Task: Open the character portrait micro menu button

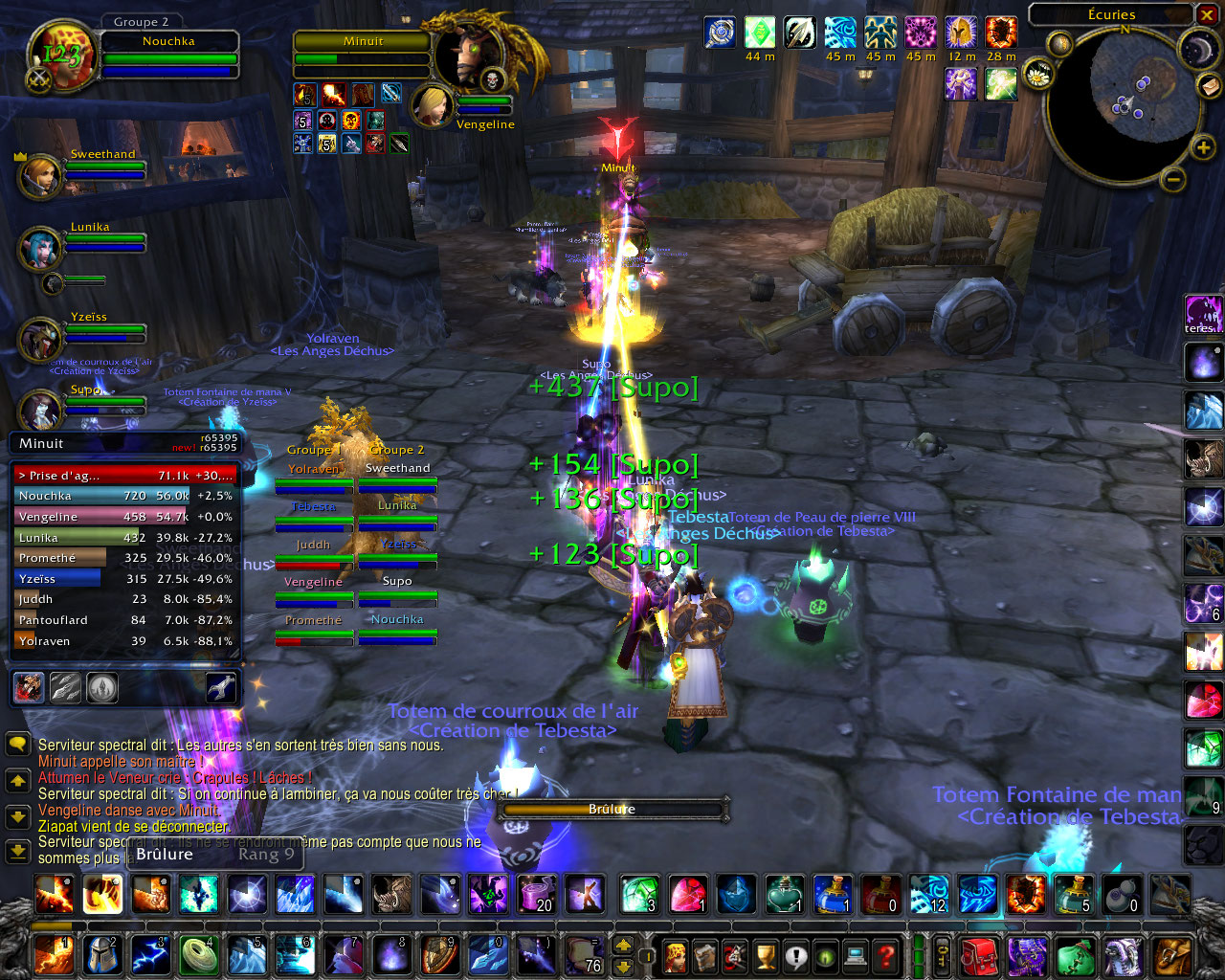Action: click(675, 955)
